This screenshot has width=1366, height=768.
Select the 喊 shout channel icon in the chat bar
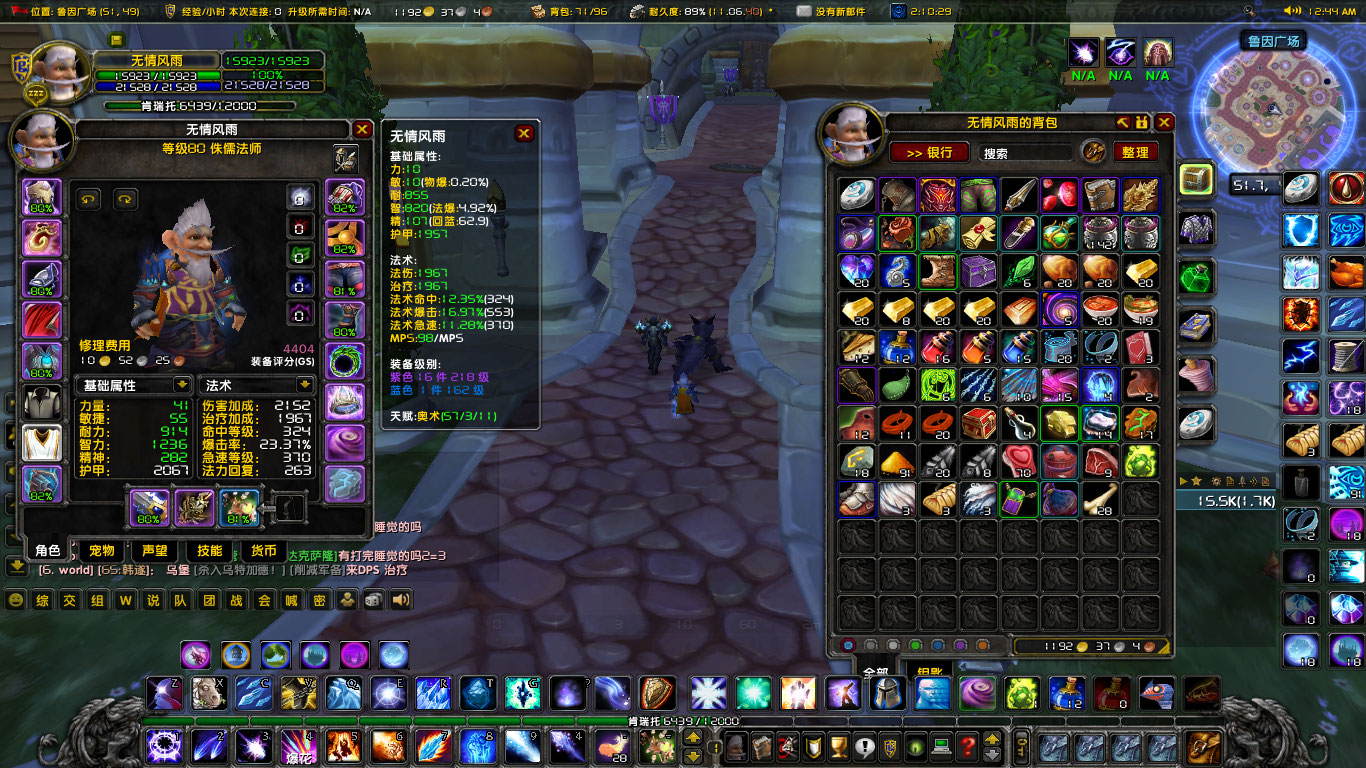pyautogui.click(x=292, y=601)
